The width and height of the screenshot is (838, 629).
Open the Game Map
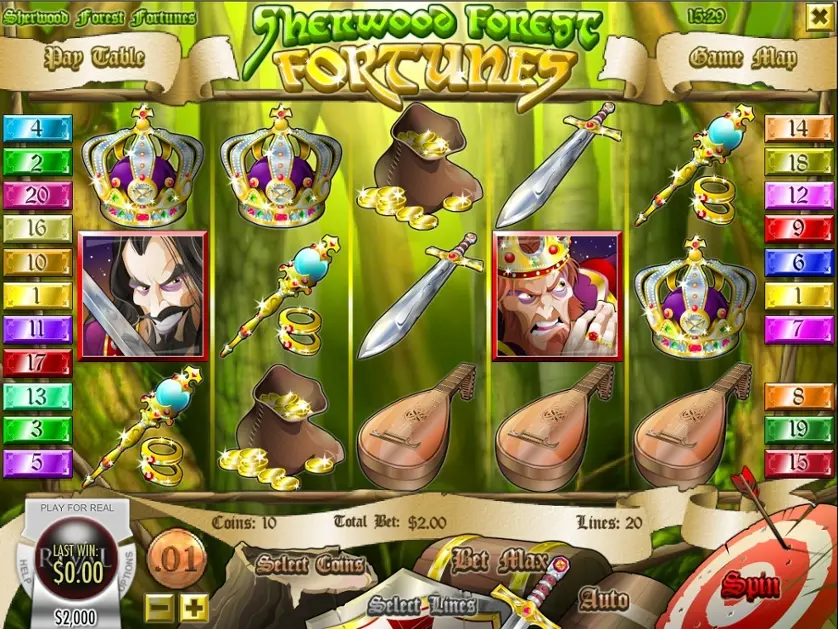tap(743, 57)
